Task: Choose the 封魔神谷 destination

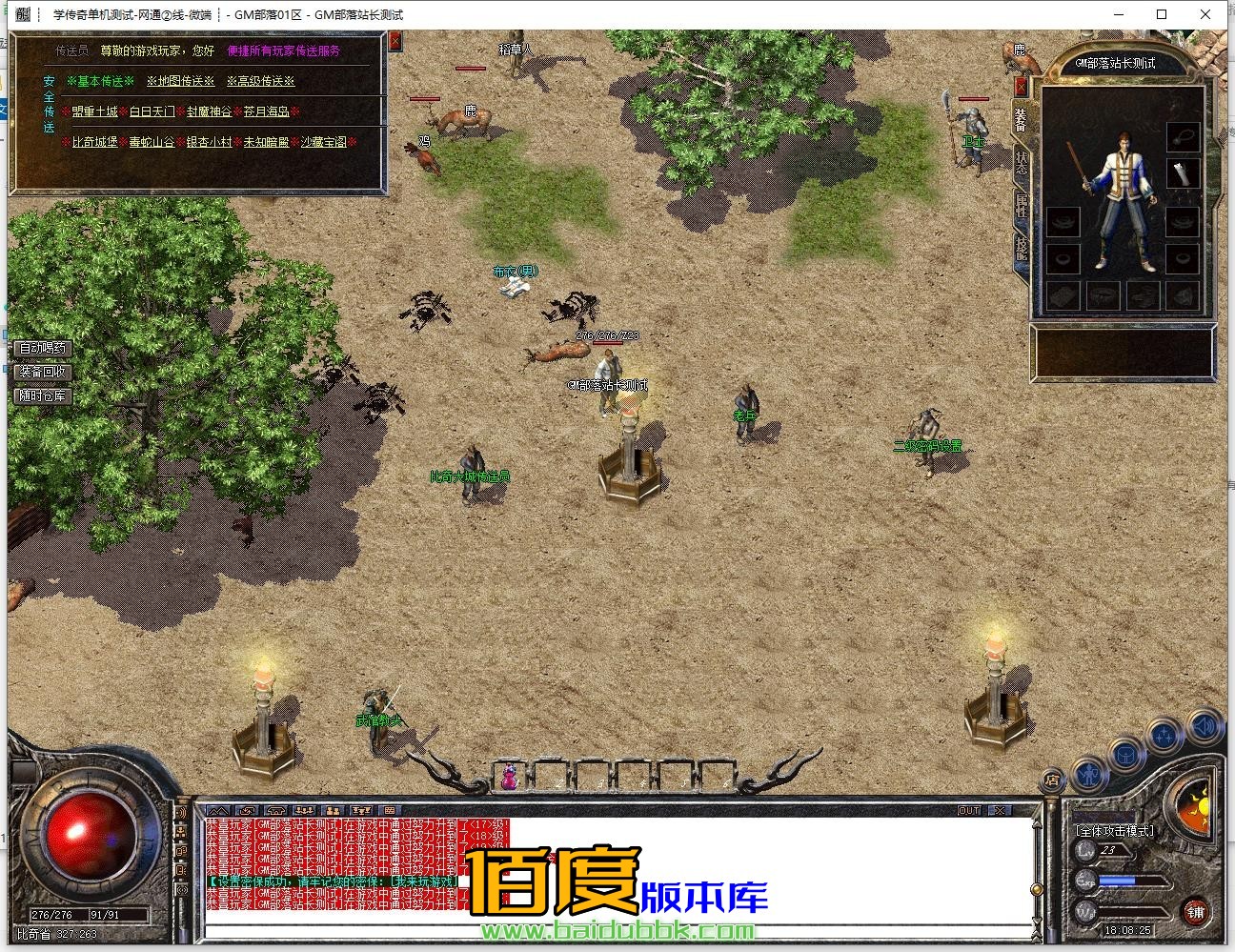Action: [x=210, y=112]
